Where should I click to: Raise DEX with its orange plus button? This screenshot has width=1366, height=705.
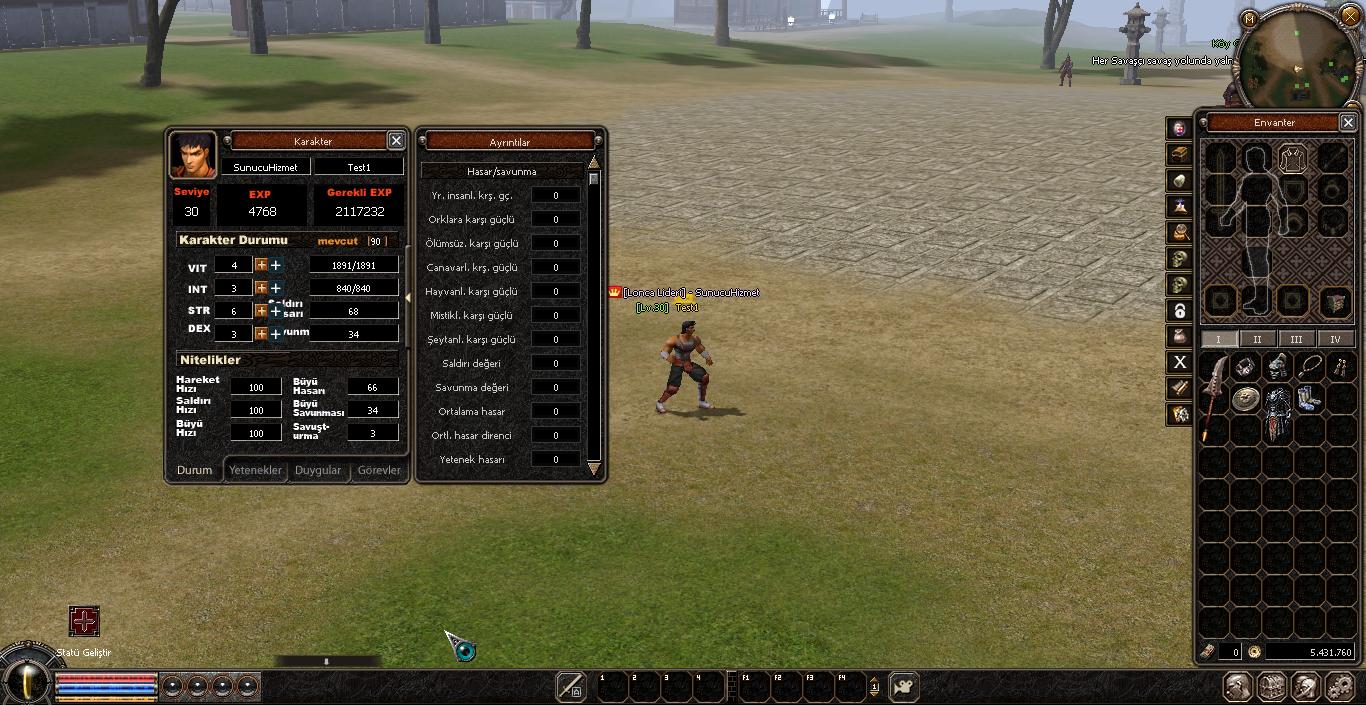click(261, 333)
